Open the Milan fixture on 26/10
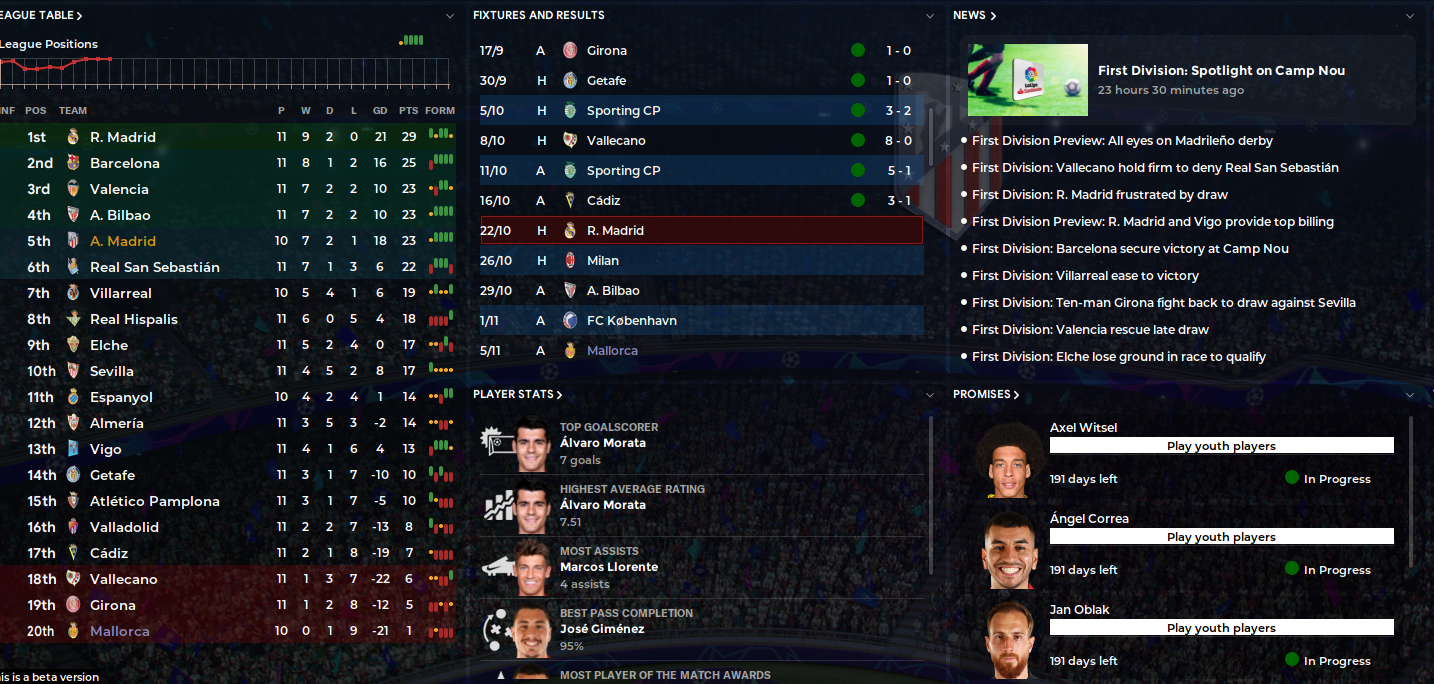Screen dimensions: 1434x684 click(x=602, y=260)
